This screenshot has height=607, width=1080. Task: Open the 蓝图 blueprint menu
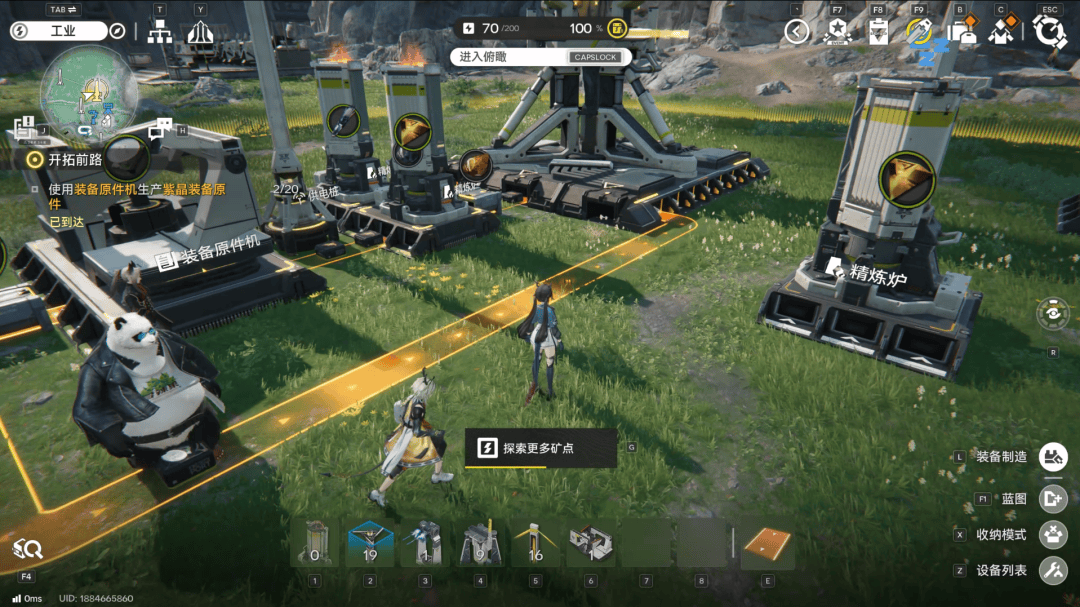point(1053,497)
